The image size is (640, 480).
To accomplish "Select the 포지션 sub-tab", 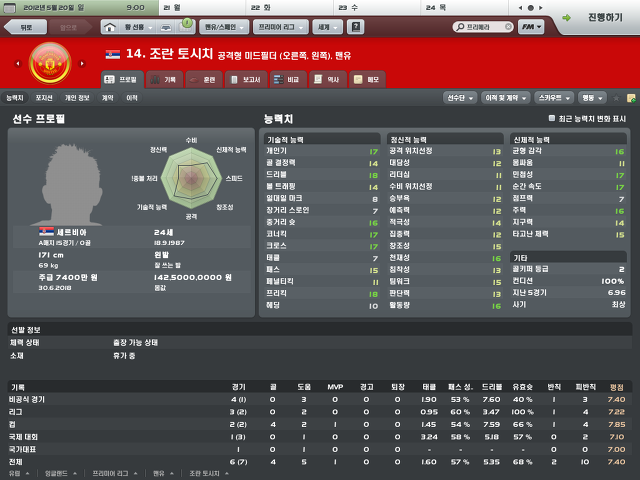I will click(x=44, y=98).
